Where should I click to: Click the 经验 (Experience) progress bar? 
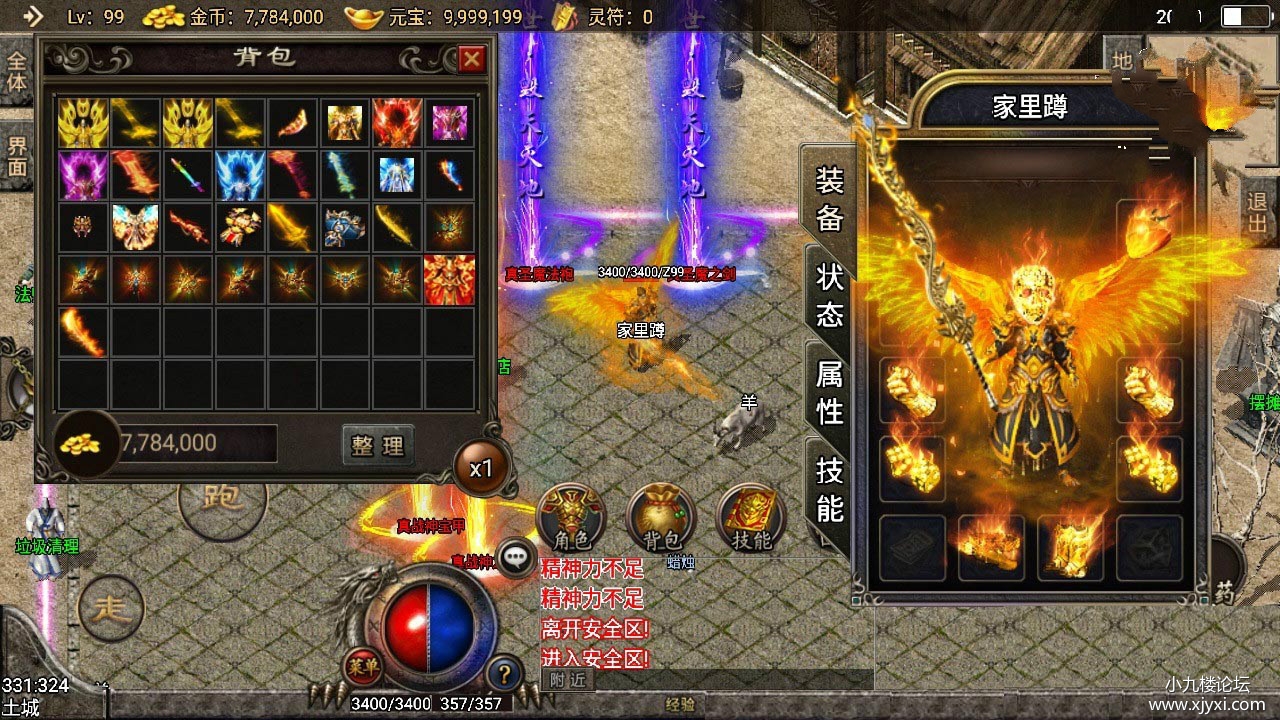[x=680, y=706]
